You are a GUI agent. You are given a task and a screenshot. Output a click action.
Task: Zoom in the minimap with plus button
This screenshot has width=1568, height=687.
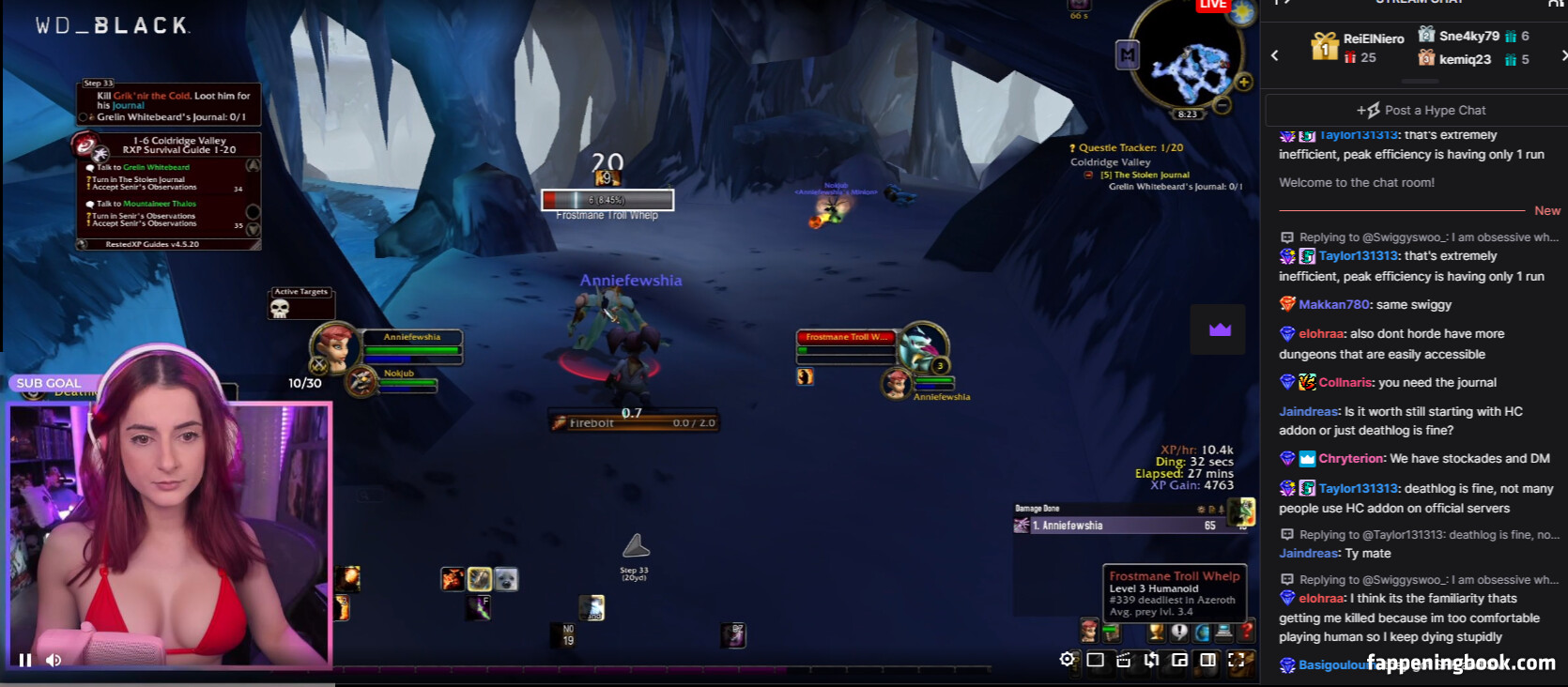click(1244, 83)
